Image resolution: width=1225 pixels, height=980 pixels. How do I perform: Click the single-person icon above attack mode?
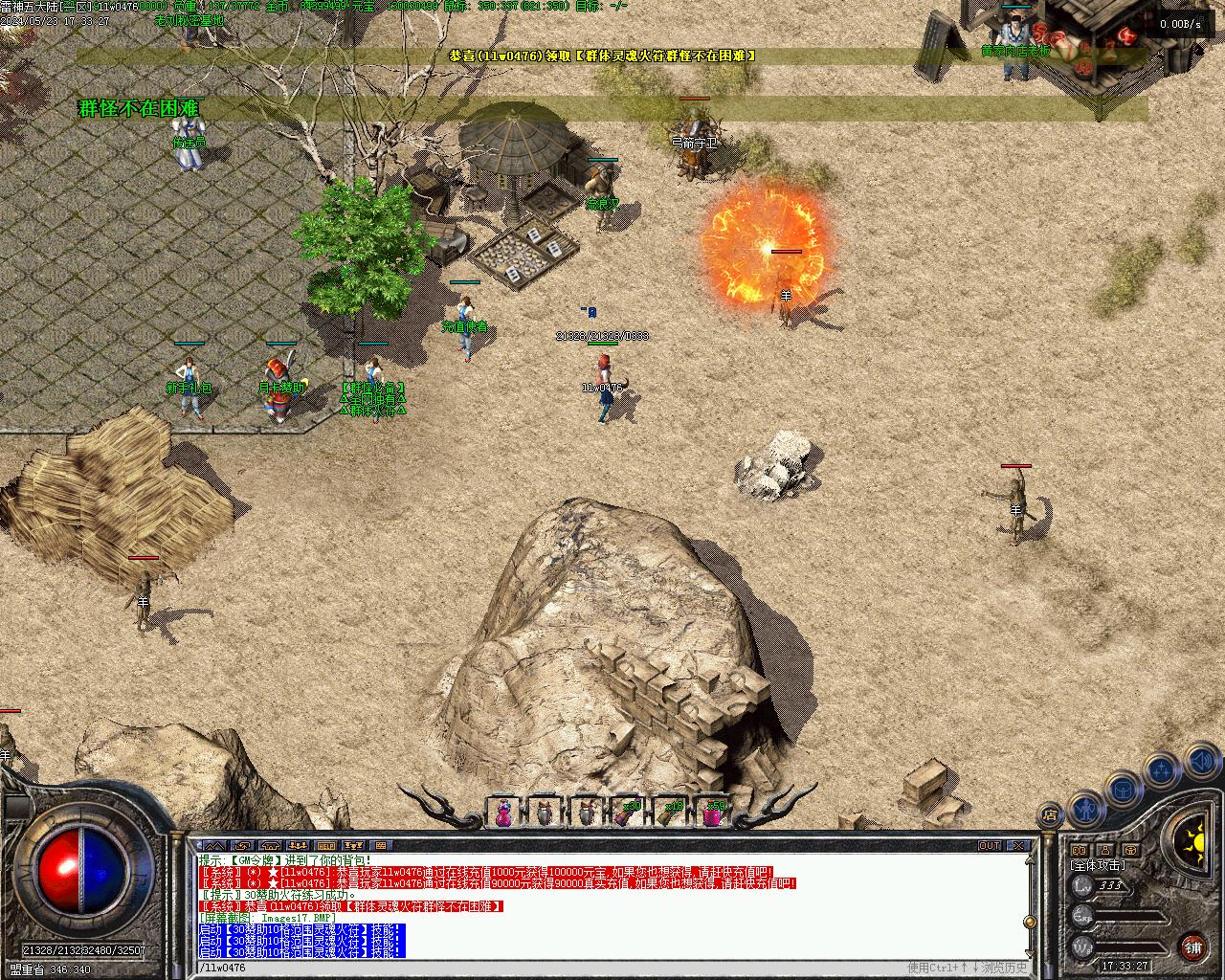(1104, 850)
